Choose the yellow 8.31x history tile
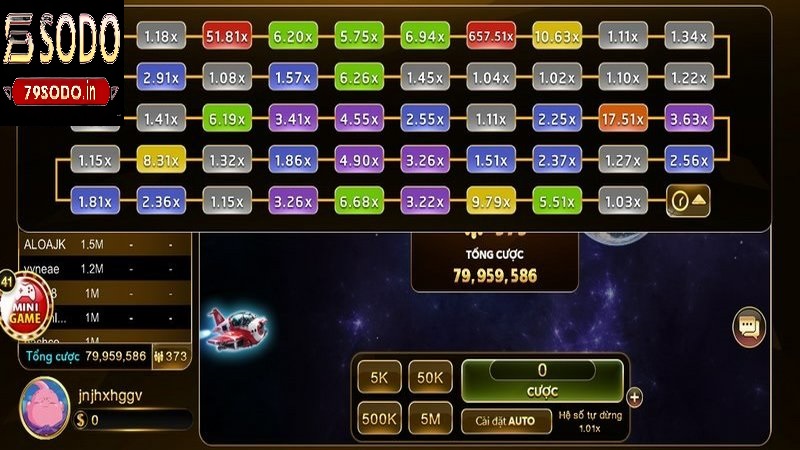Viewport: 800px width, 450px height. (x=160, y=160)
